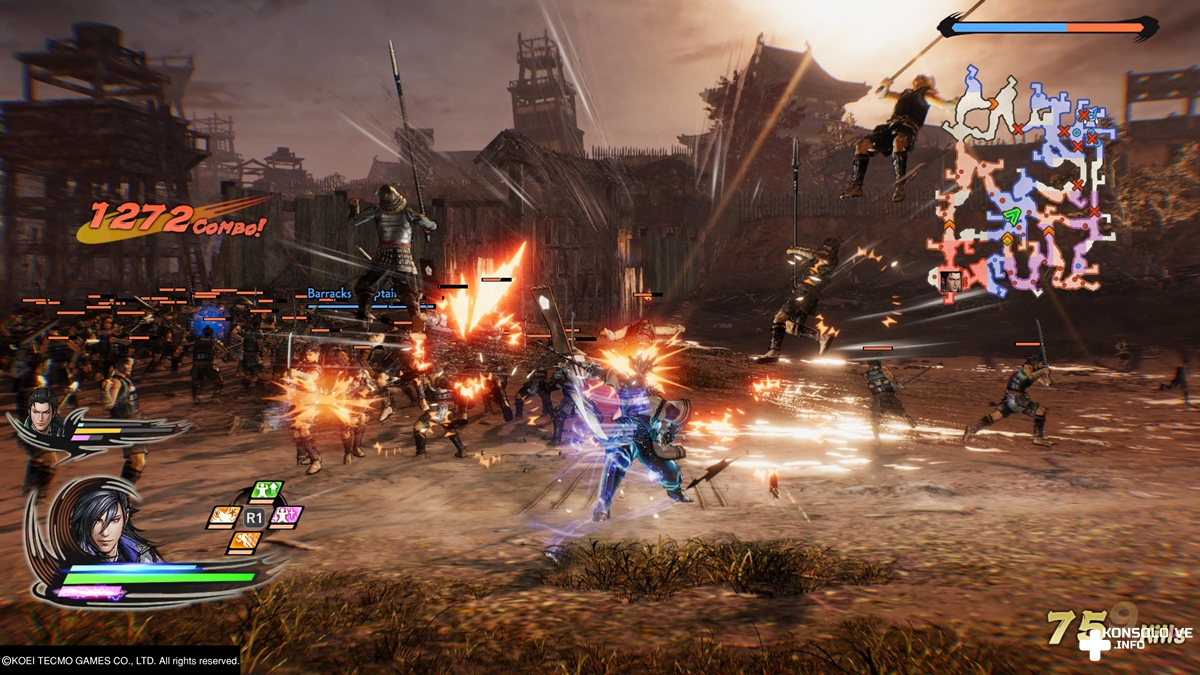Viewport: 1200px width, 675px height.
Task: Use the orange beast attack skill
Action: [x=224, y=517]
